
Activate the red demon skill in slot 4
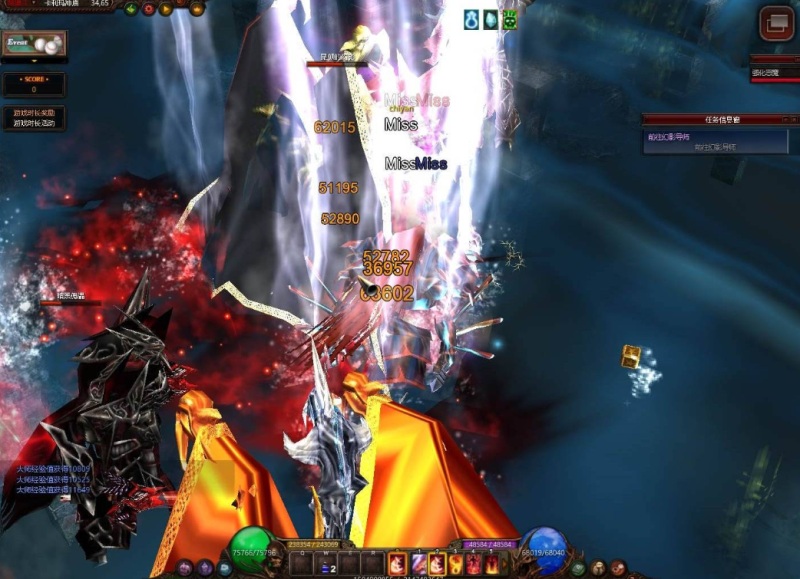pyautogui.click(x=474, y=565)
